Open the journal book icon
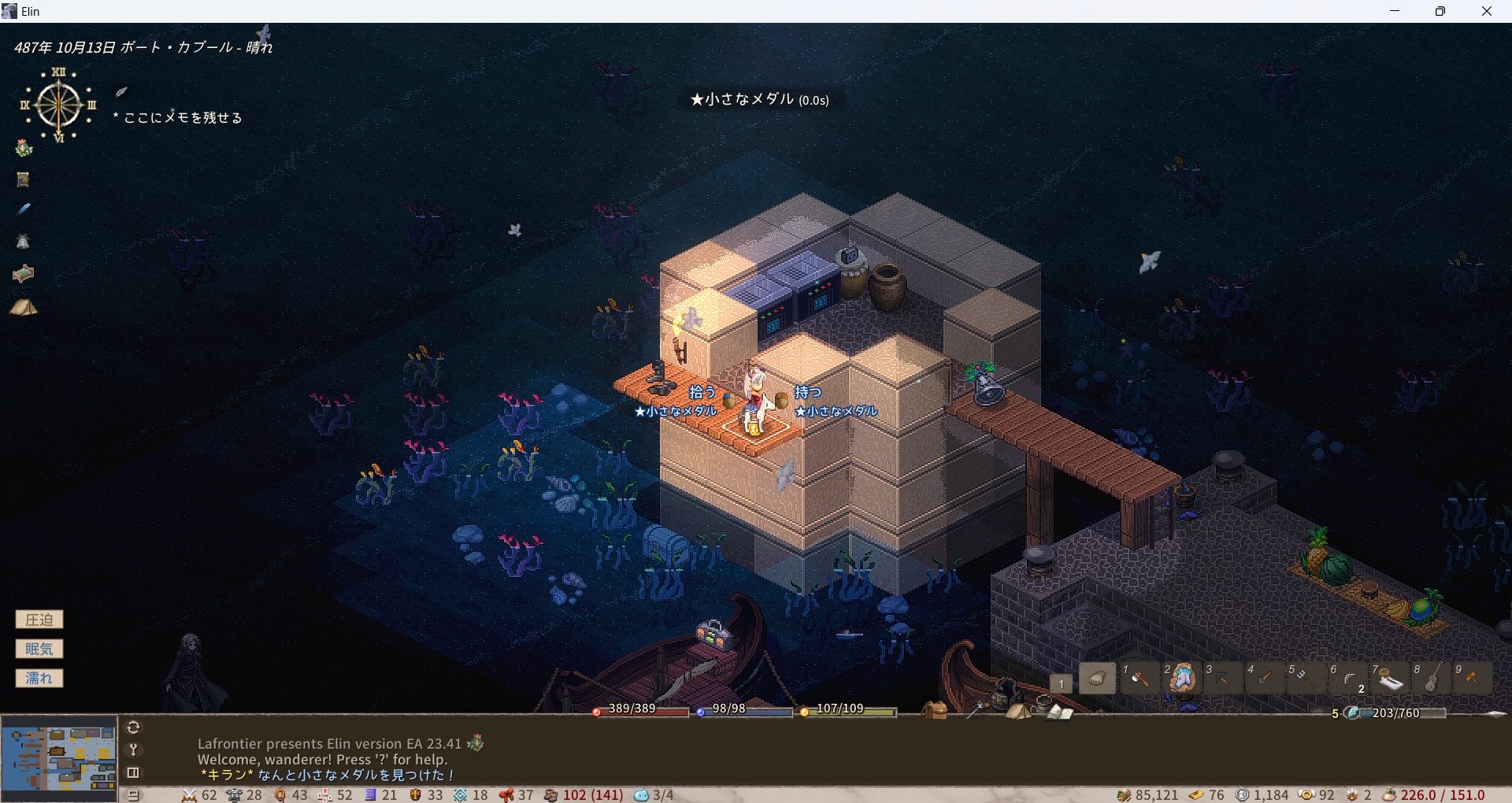 coord(1060,712)
